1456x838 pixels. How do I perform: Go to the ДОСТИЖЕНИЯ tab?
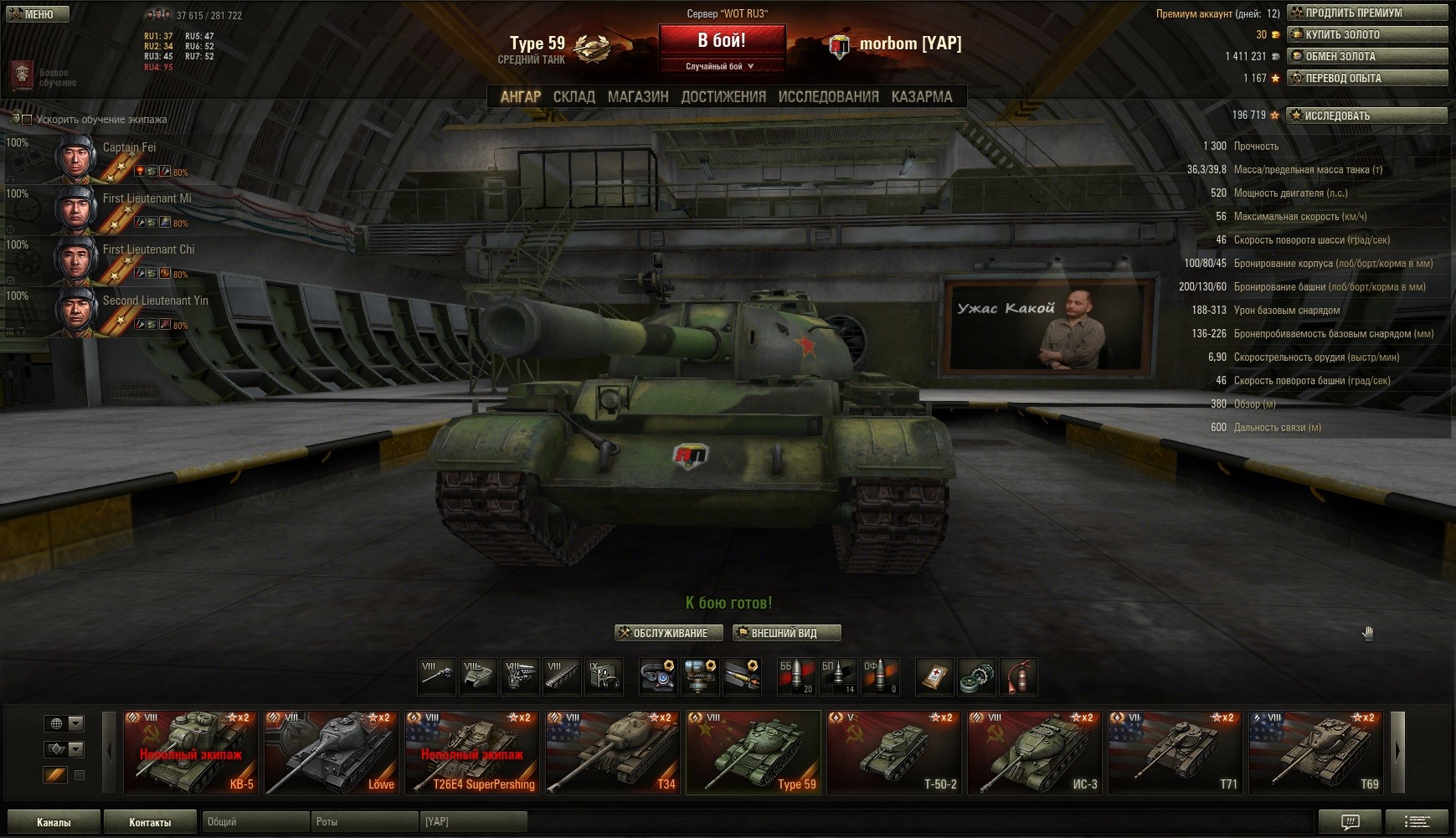(x=723, y=97)
